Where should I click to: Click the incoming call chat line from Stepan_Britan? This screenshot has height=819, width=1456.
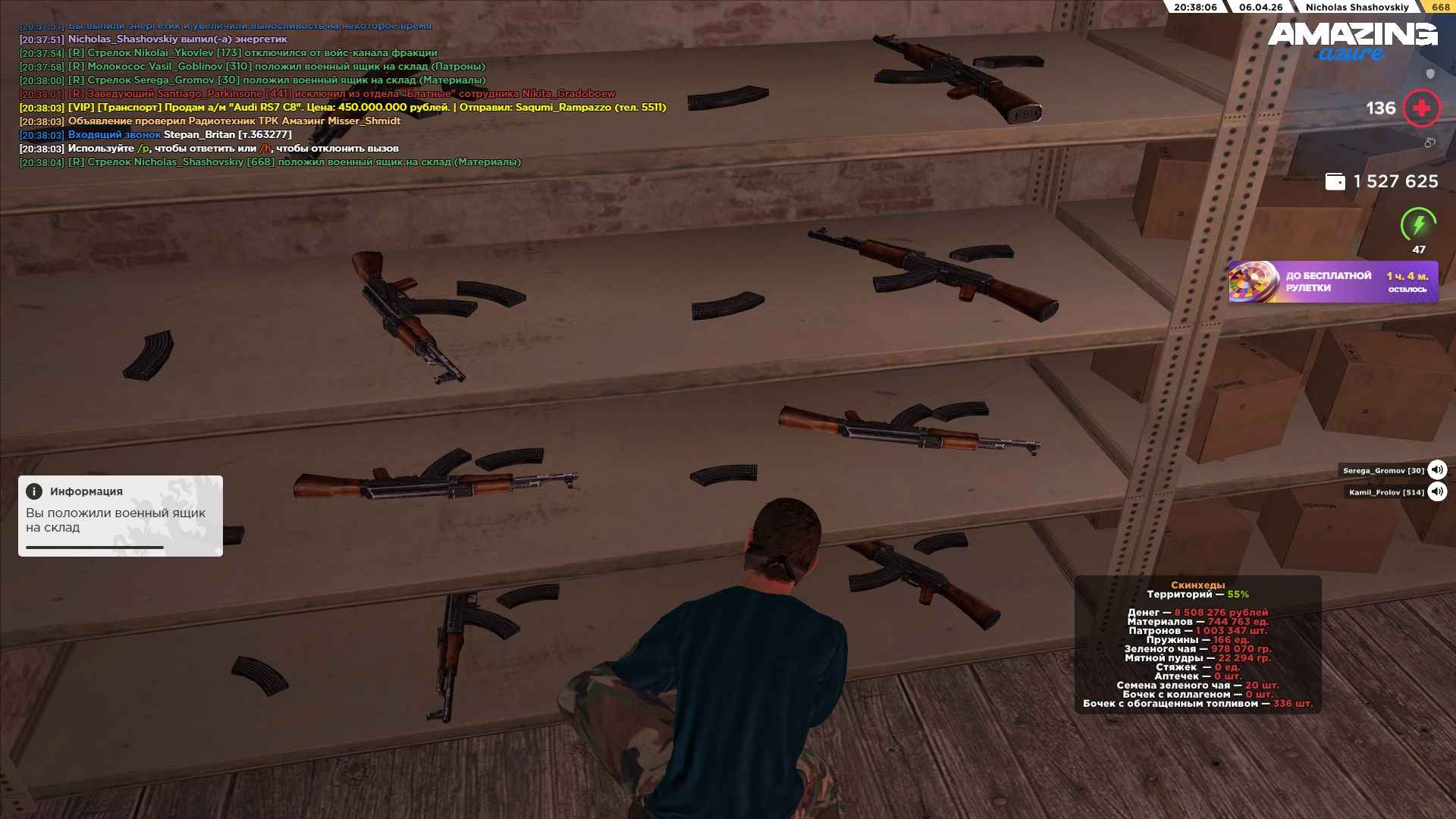click(155, 135)
